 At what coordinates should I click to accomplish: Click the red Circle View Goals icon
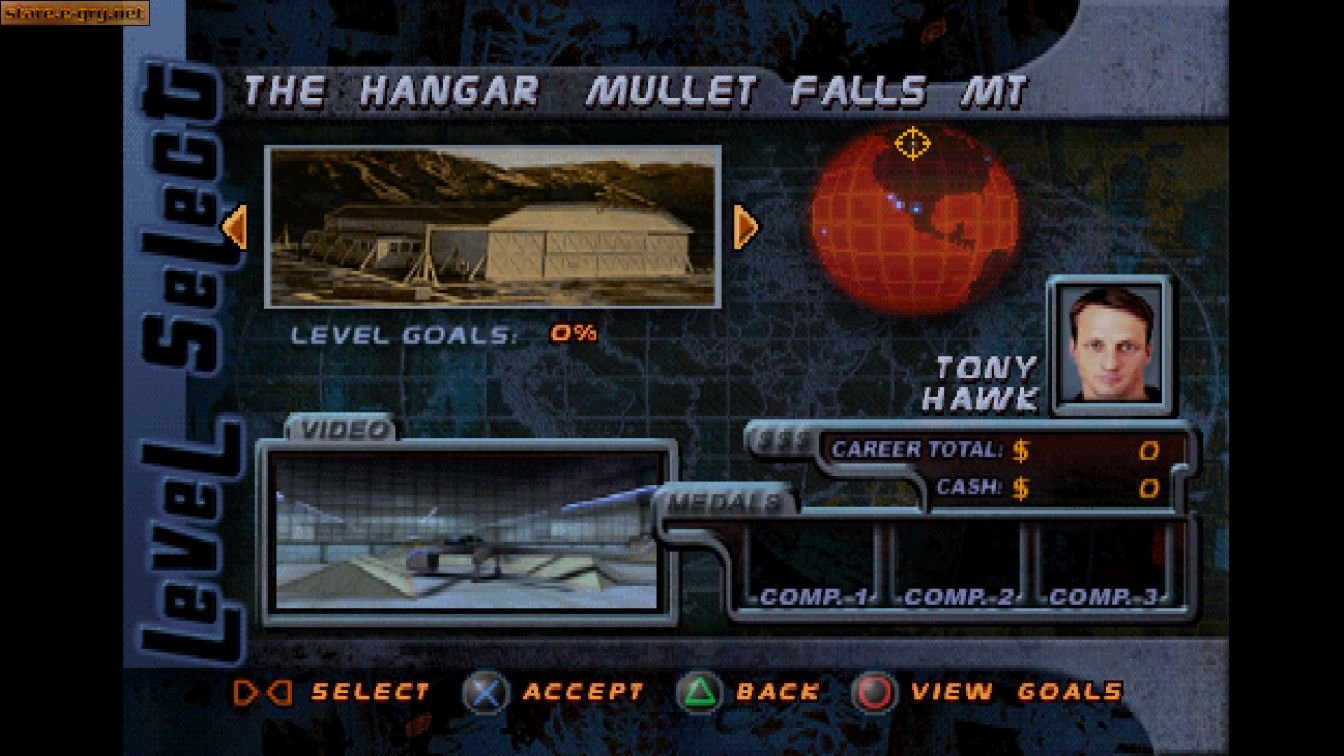point(873,691)
